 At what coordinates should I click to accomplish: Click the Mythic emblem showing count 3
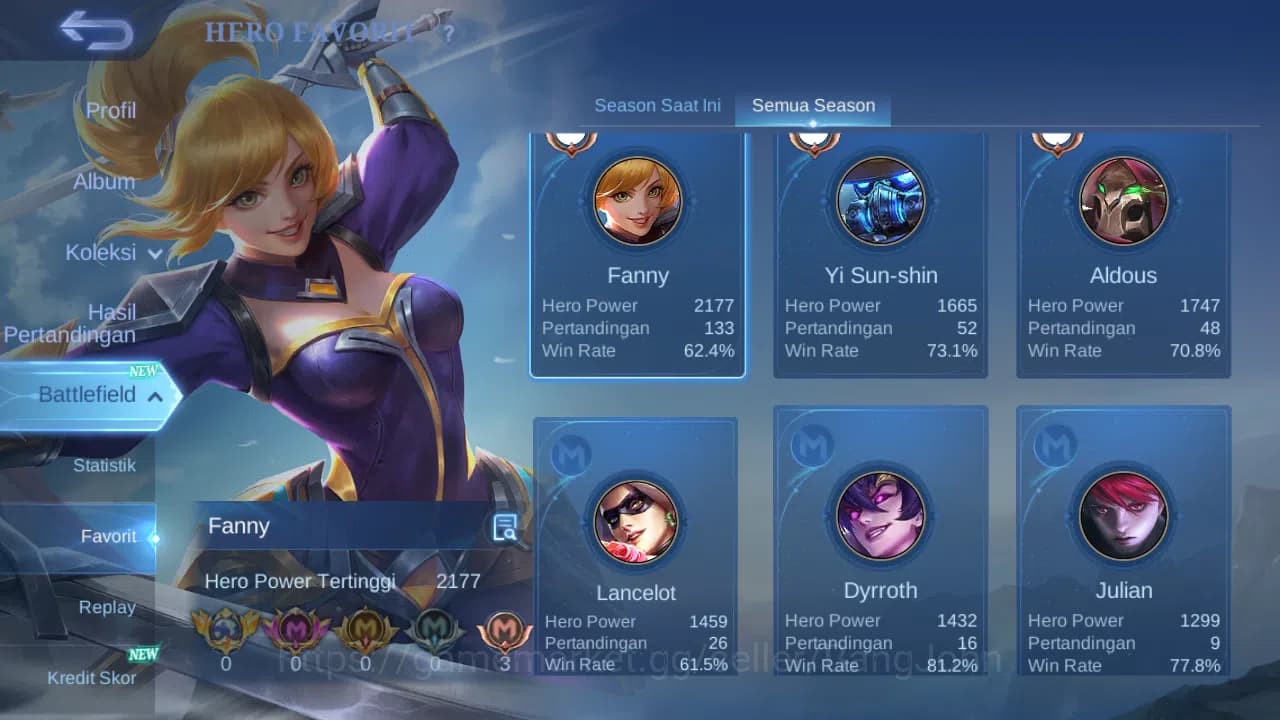click(505, 630)
